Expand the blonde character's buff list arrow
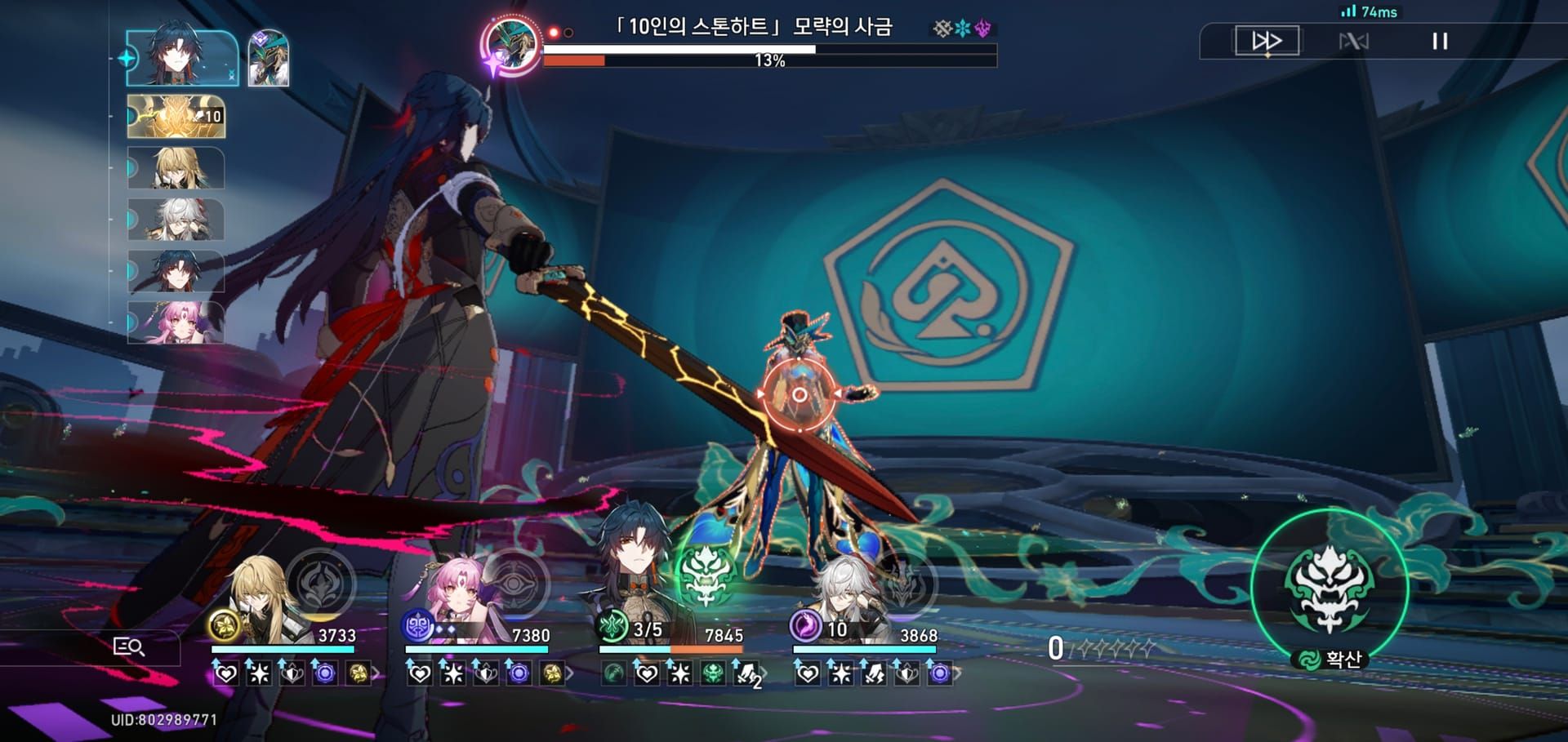Viewport: 1568px width, 742px height. [x=376, y=674]
